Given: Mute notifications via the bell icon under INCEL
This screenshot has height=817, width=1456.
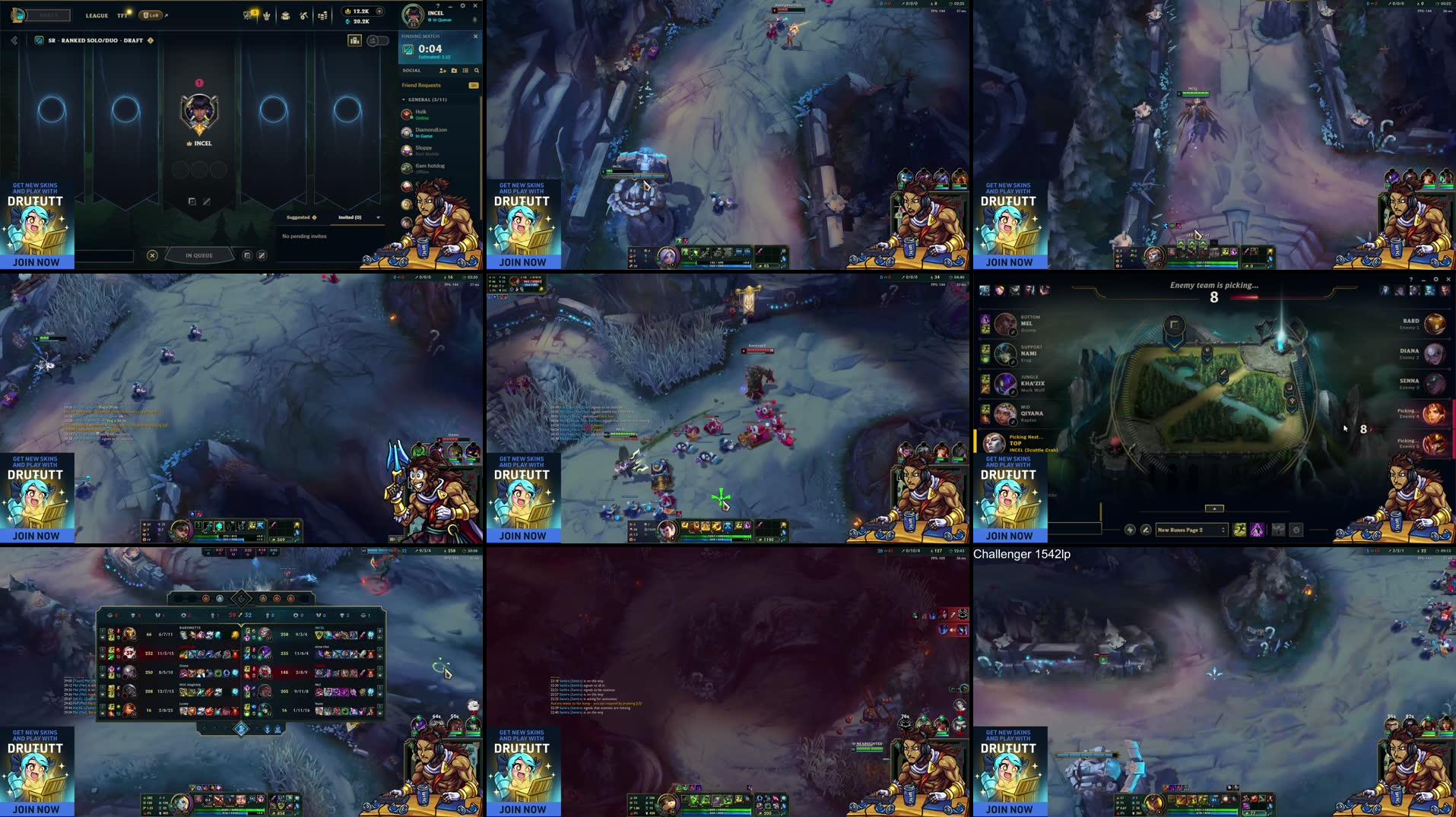Looking at the screenshot, I should pyautogui.click(x=475, y=21).
